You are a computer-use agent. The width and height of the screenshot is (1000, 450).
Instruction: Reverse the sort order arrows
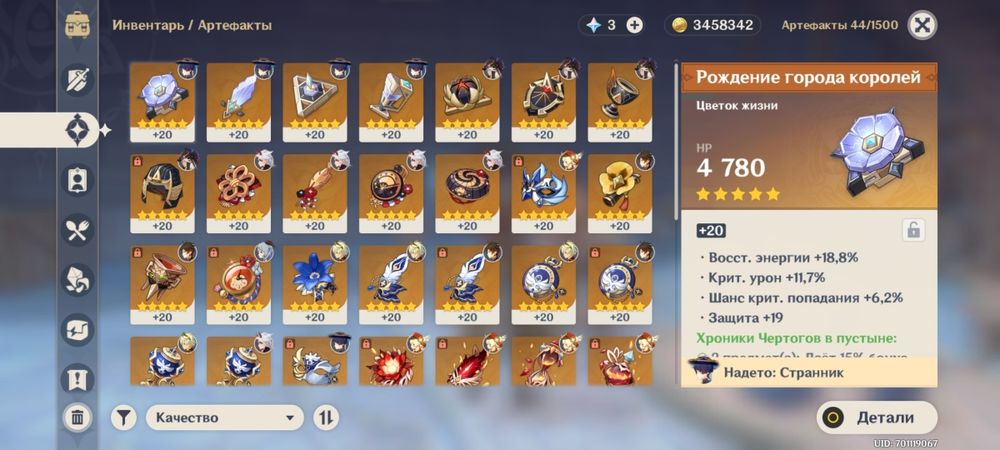(x=325, y=418)
